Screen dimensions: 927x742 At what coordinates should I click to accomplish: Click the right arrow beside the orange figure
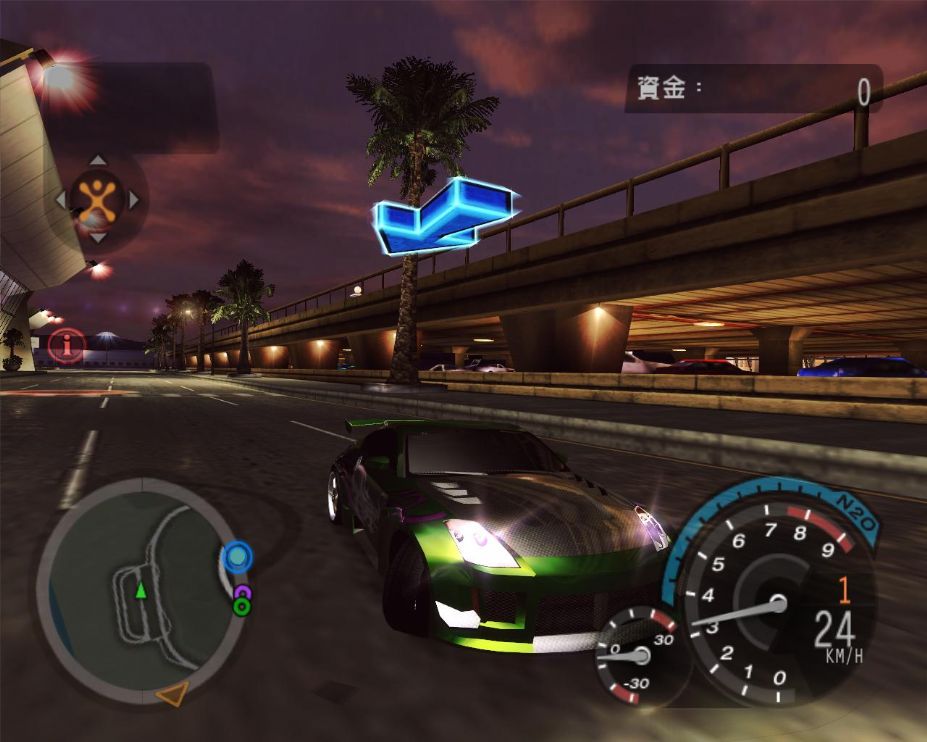coord(134,199)
